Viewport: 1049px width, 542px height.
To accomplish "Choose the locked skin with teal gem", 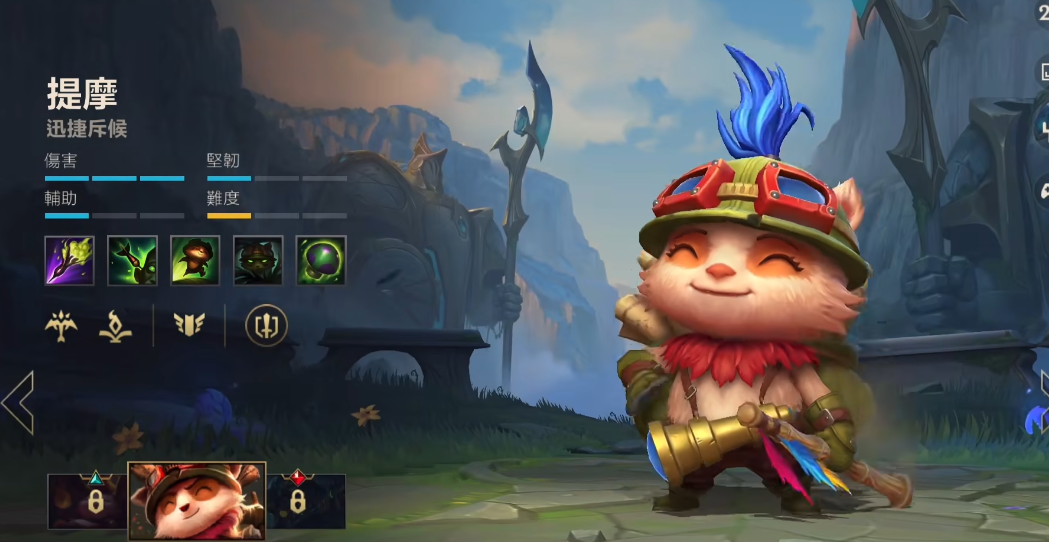I will (x=88, y=500).
